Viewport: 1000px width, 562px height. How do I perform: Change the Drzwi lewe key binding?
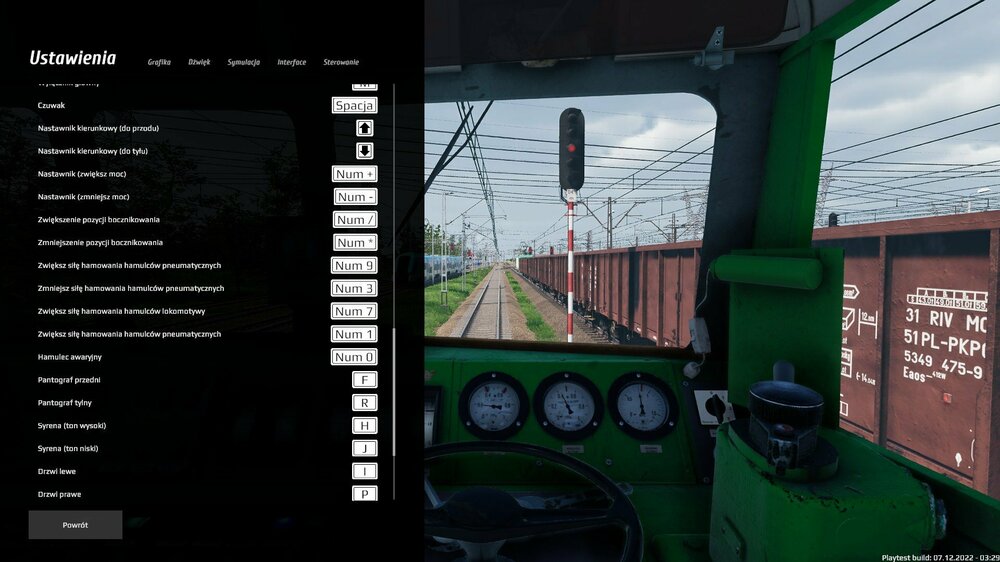(365, 472)
